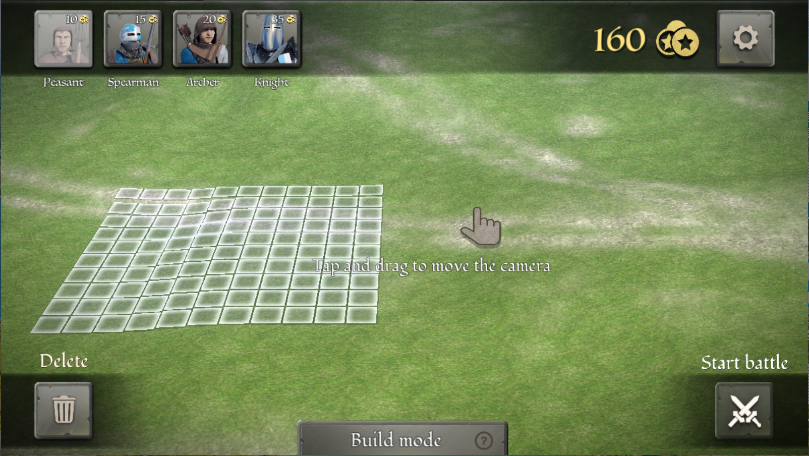
Task: Start battle with the crossed swords button
Action: pyautogui.click(x=744, y=410)
